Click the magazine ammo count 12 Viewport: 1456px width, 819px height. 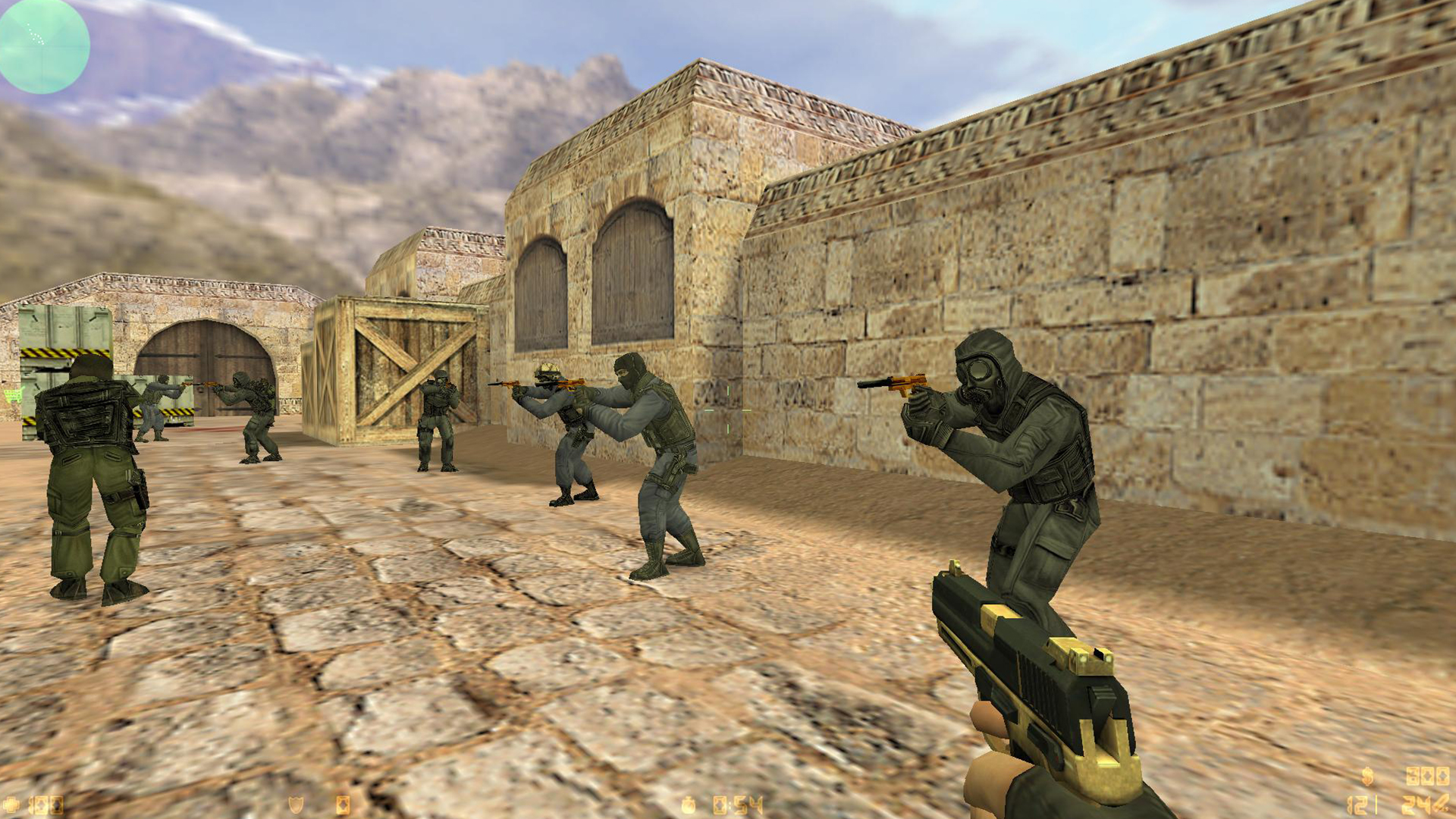coord(1357,806)
